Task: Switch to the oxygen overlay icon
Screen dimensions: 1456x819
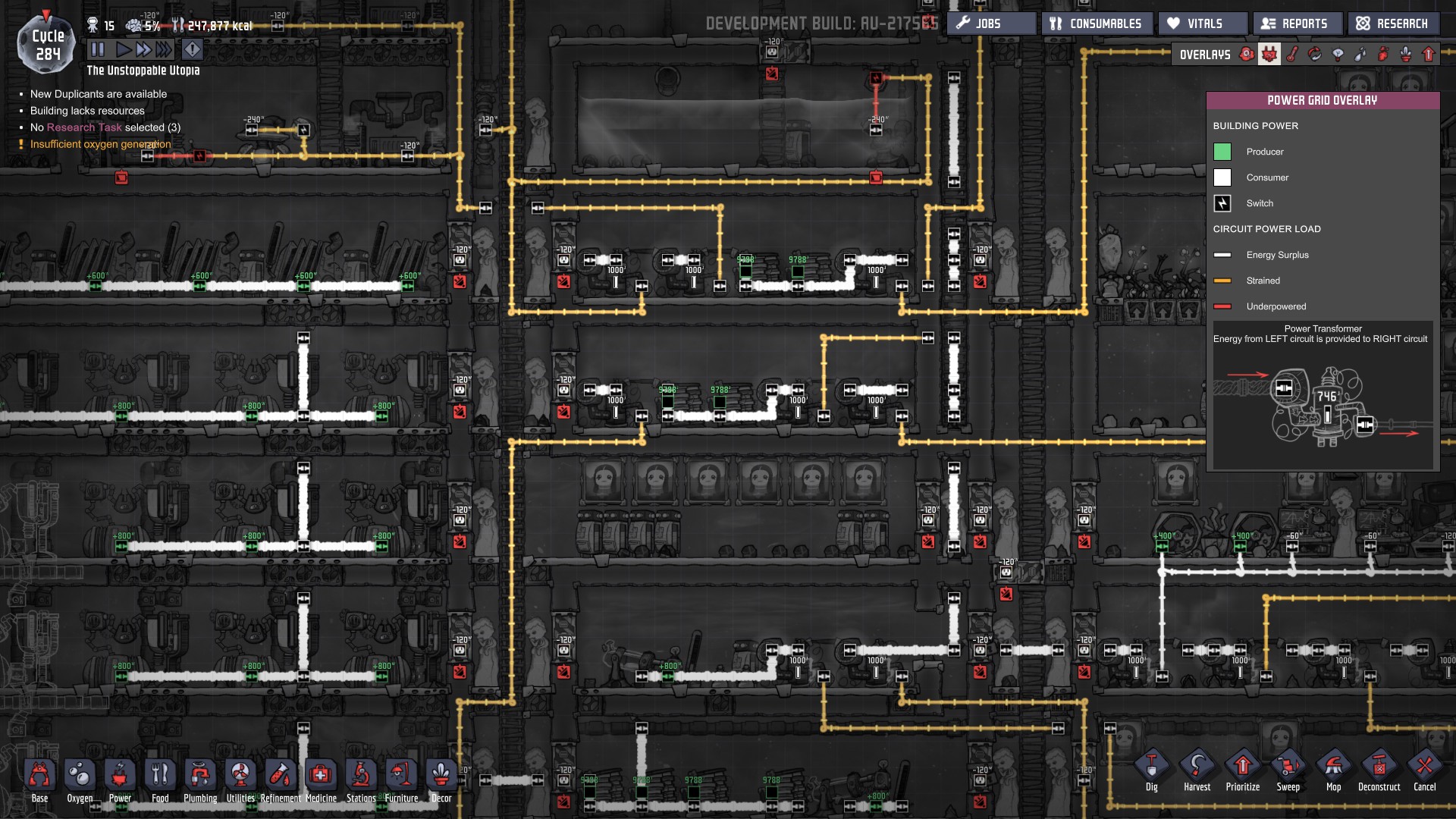Action: point(1247,55)
